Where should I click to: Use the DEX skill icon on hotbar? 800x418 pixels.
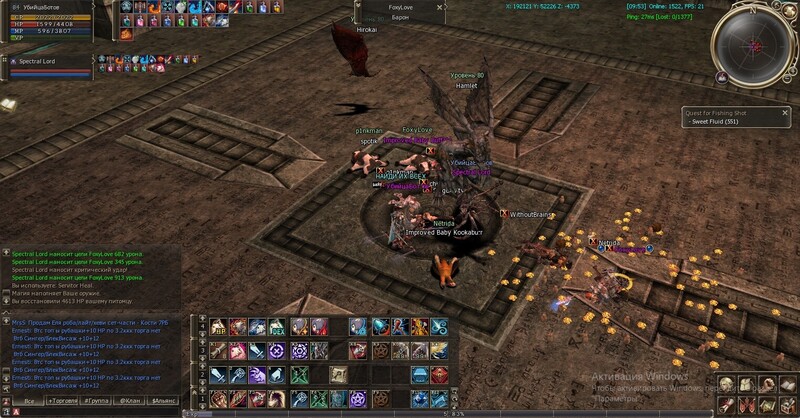276,327
